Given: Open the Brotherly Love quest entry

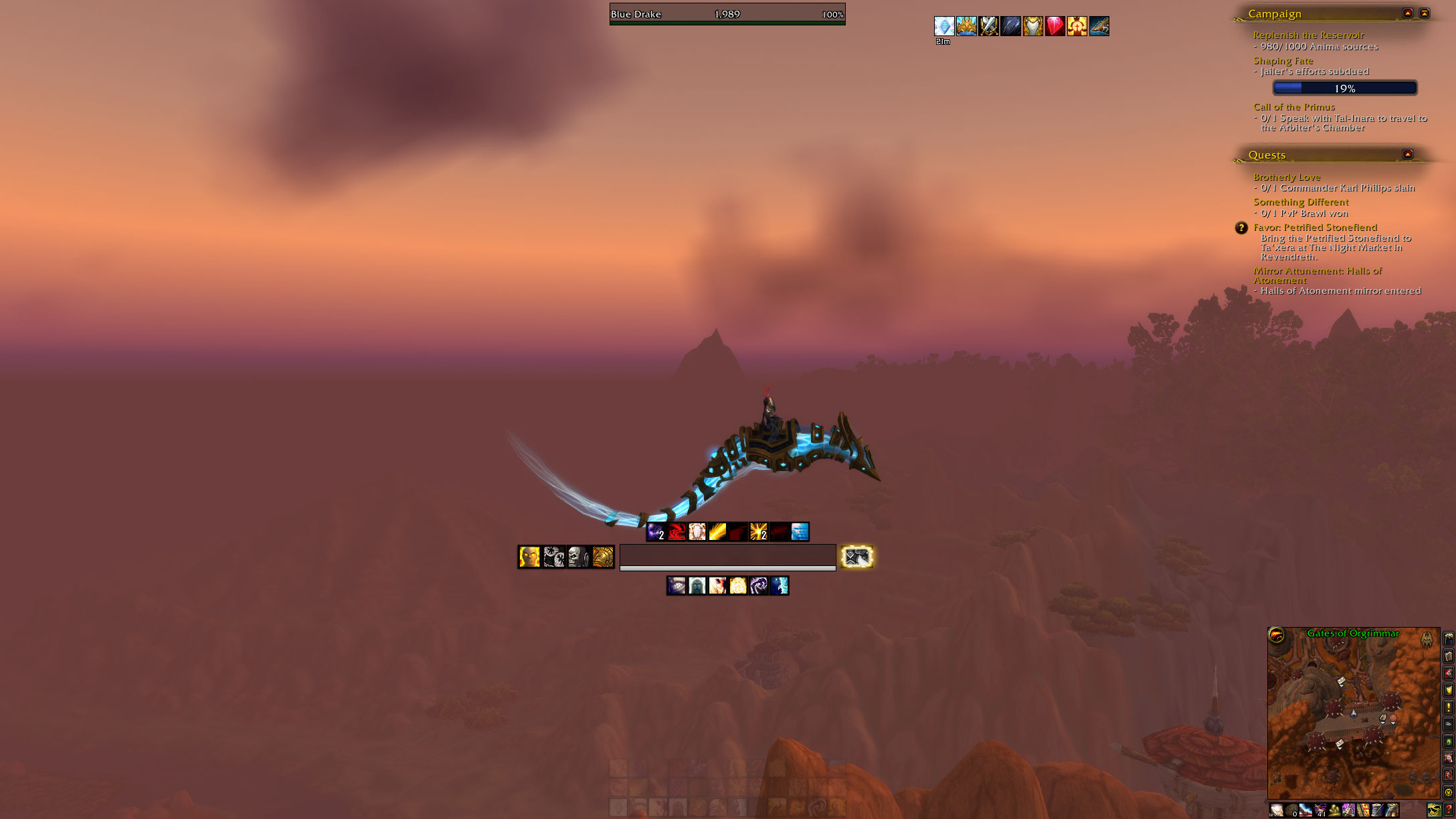Looking at the screenshot, I should [1287, 177].
